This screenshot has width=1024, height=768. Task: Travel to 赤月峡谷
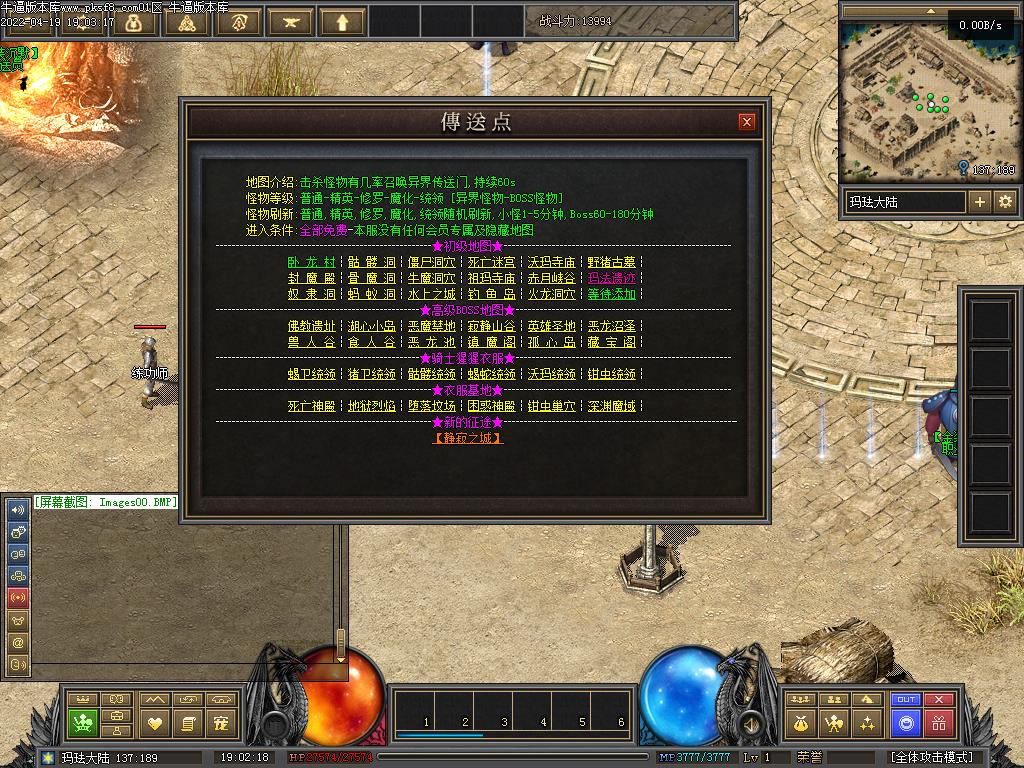(551, 278)
